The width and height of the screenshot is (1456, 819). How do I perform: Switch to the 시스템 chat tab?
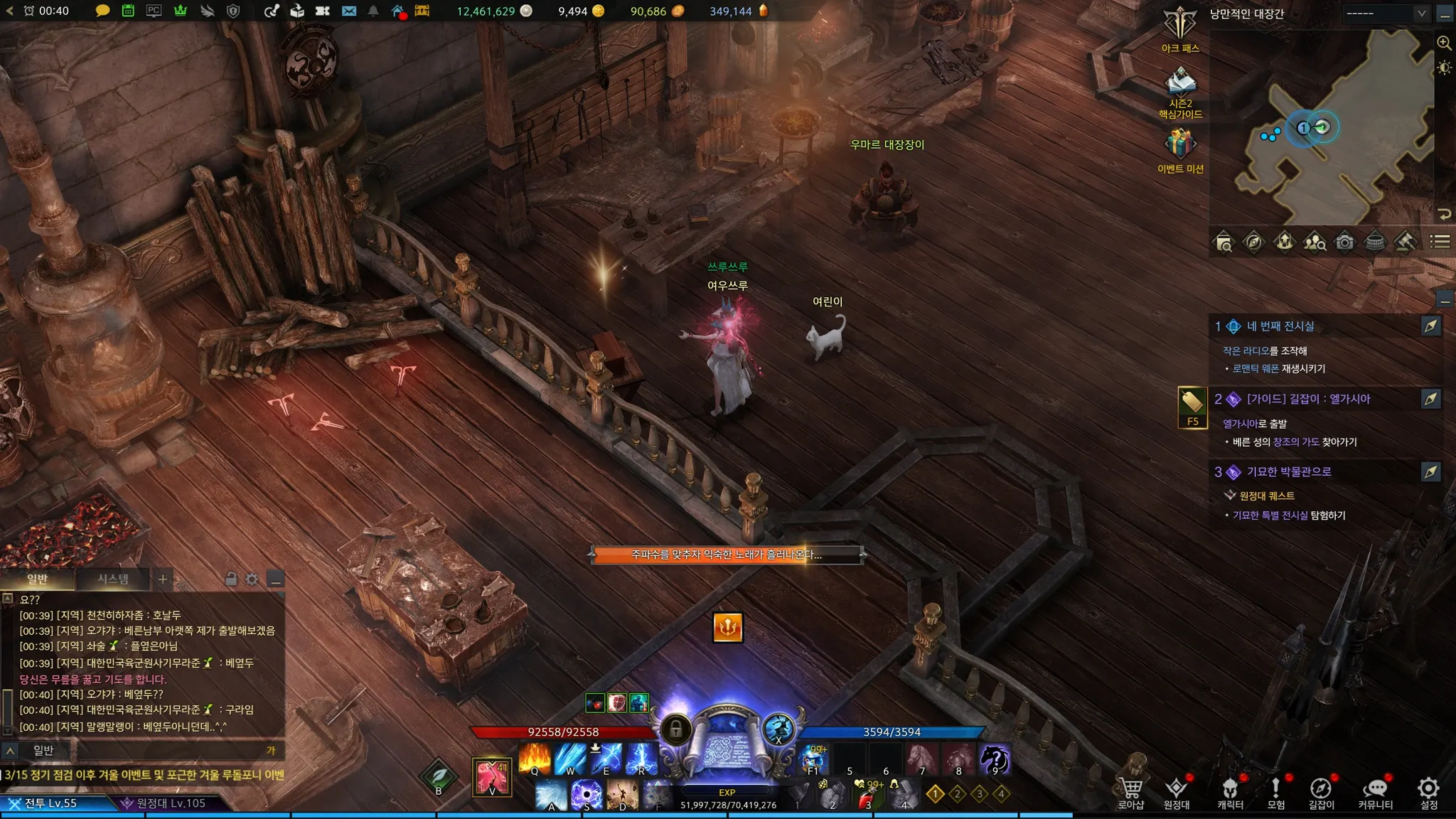[113, 579]
